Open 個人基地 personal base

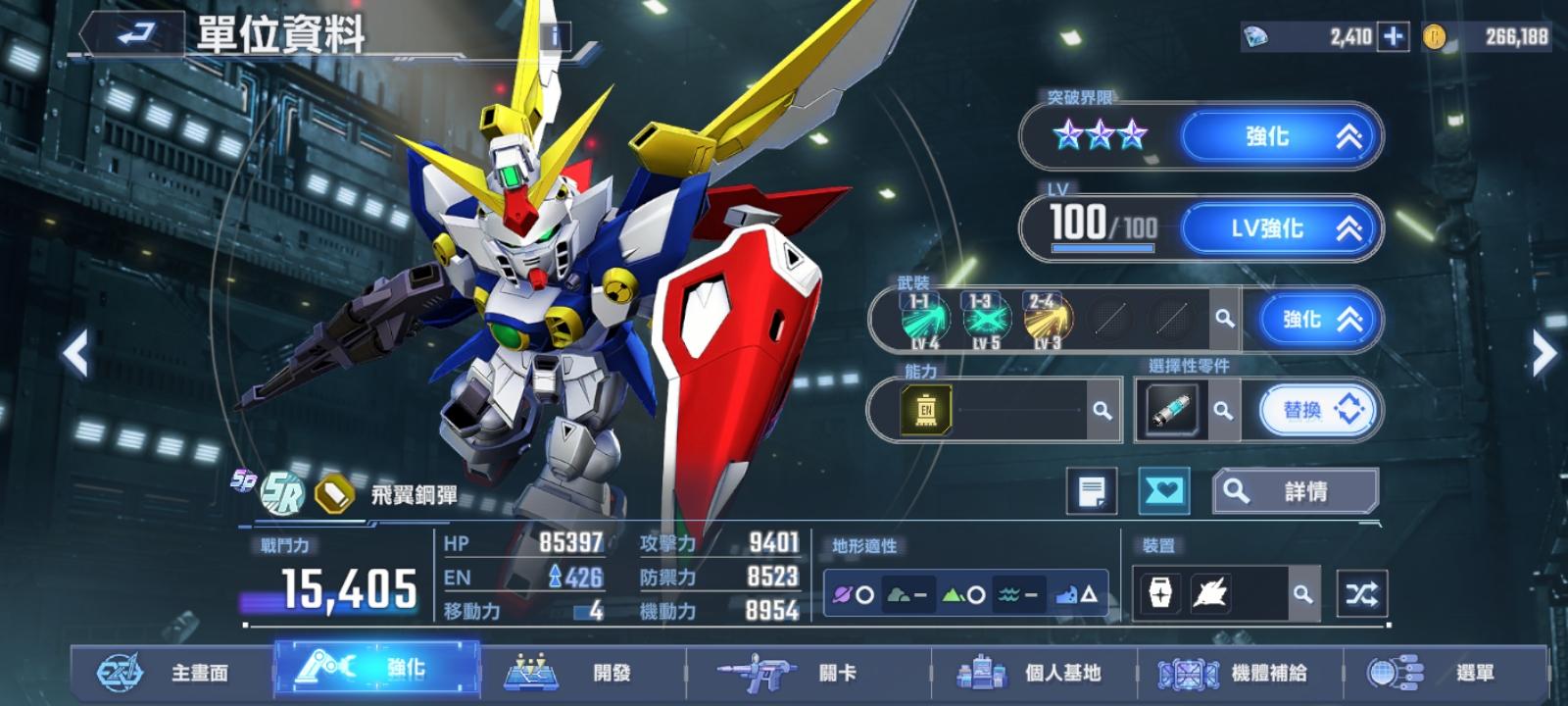1029,673
